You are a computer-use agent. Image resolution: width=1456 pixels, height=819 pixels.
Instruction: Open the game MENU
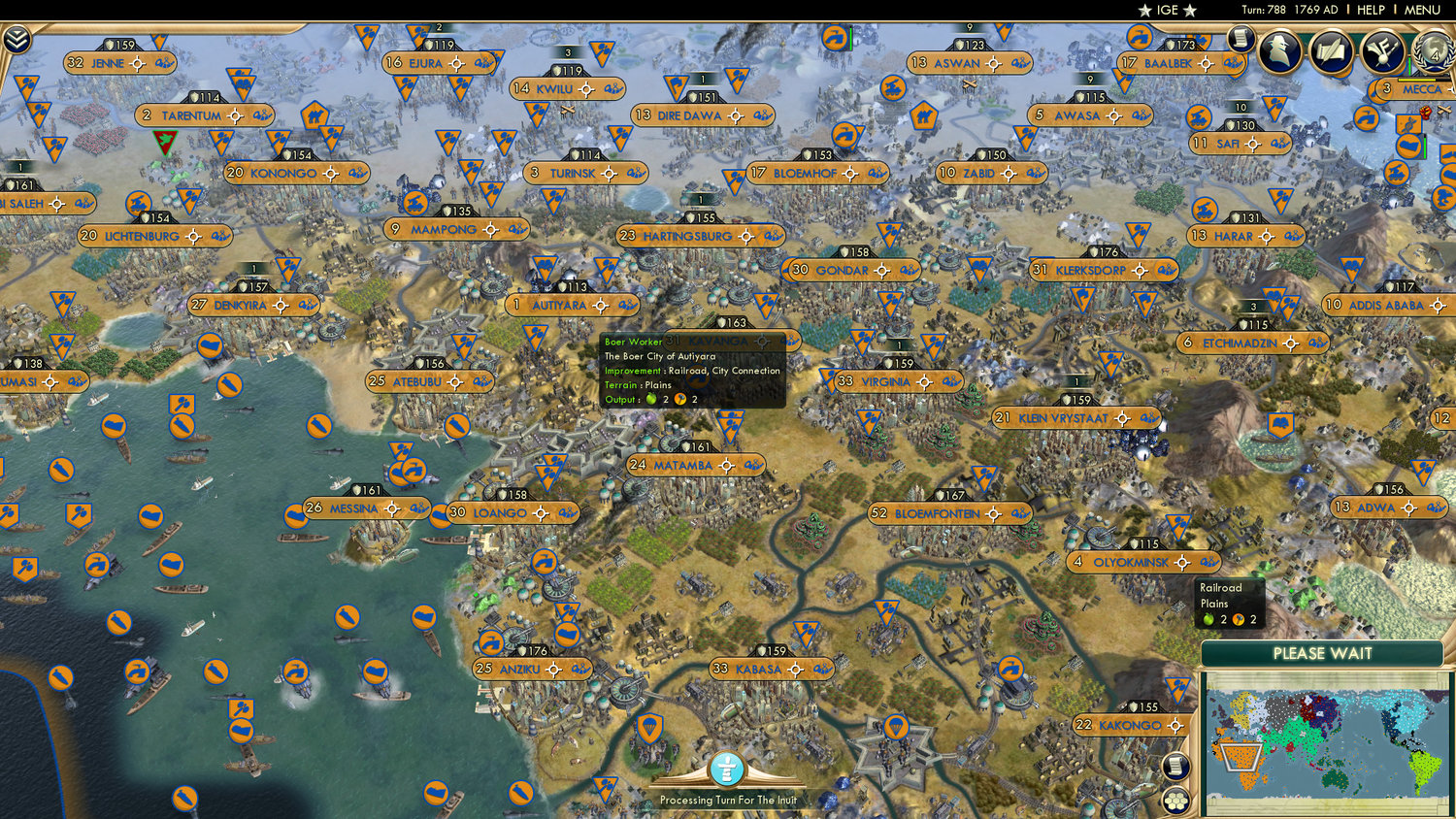pyautogui.click(x=1422, y=10)
